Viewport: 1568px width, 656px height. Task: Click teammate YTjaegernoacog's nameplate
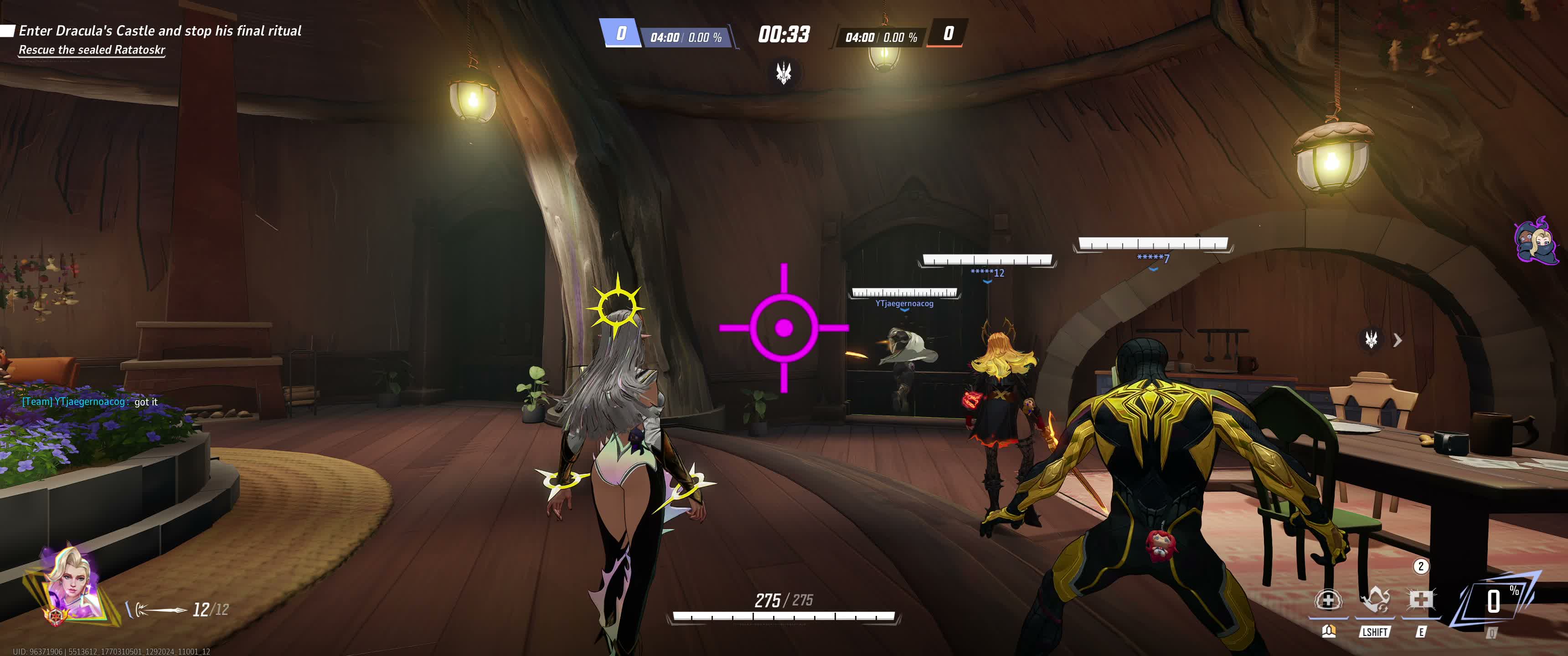(x=904, y=303)
